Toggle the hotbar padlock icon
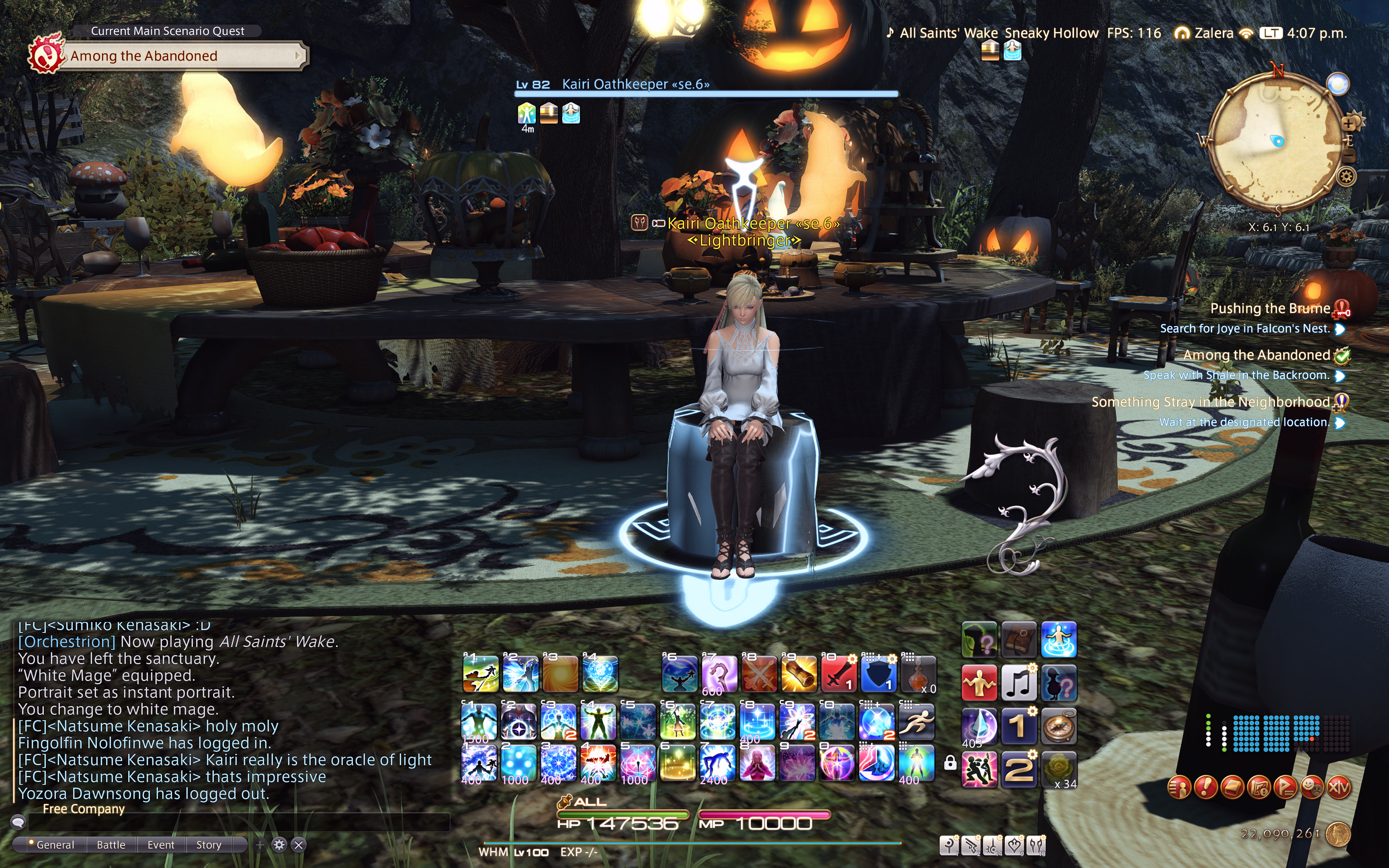This screenshot has height=868, width=1389. click(x=950, y=762)
